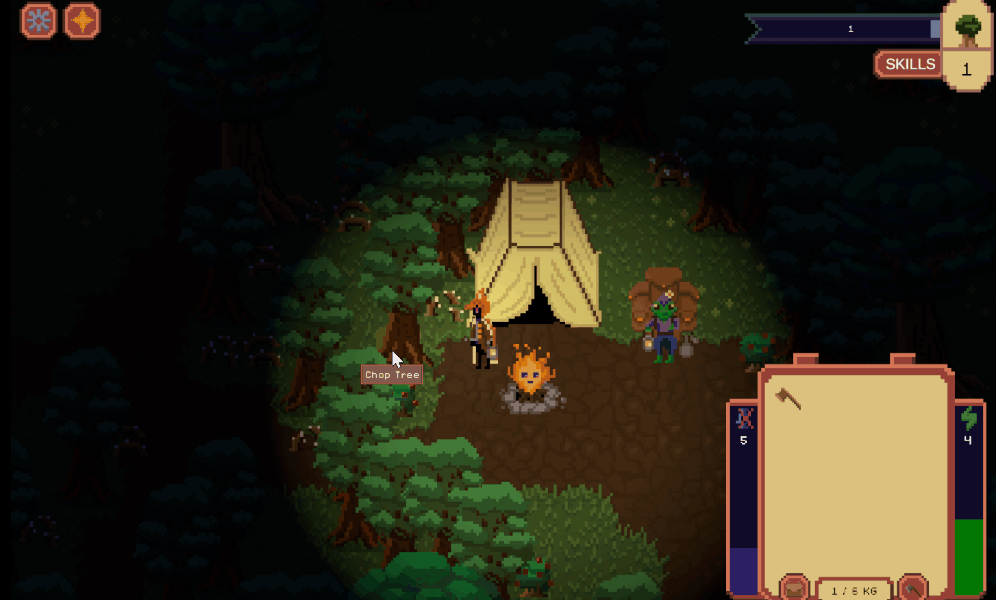Select the axe in the inventory
Viewport: 996px width, 600px height.
[788, 400]
